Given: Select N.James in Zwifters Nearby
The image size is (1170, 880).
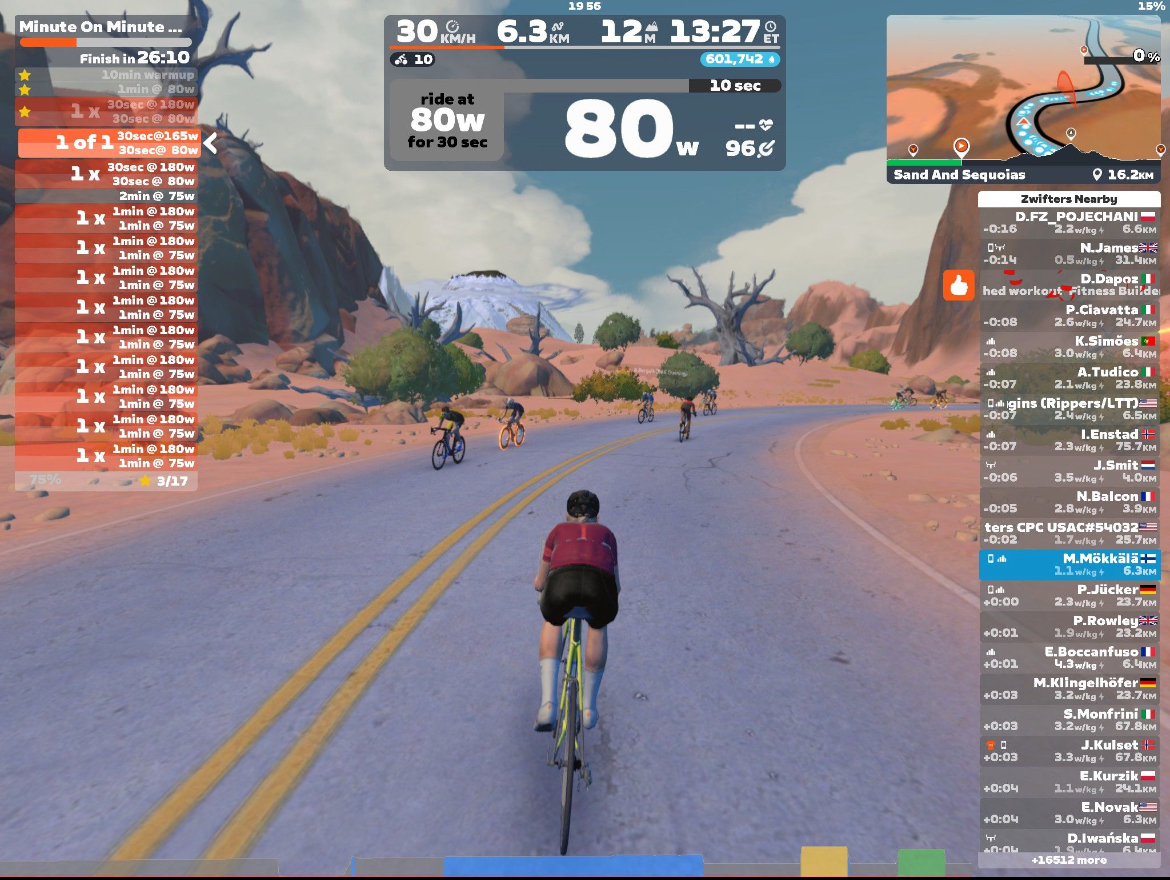Looking at the screenshot, I should tap(1069, 254).
